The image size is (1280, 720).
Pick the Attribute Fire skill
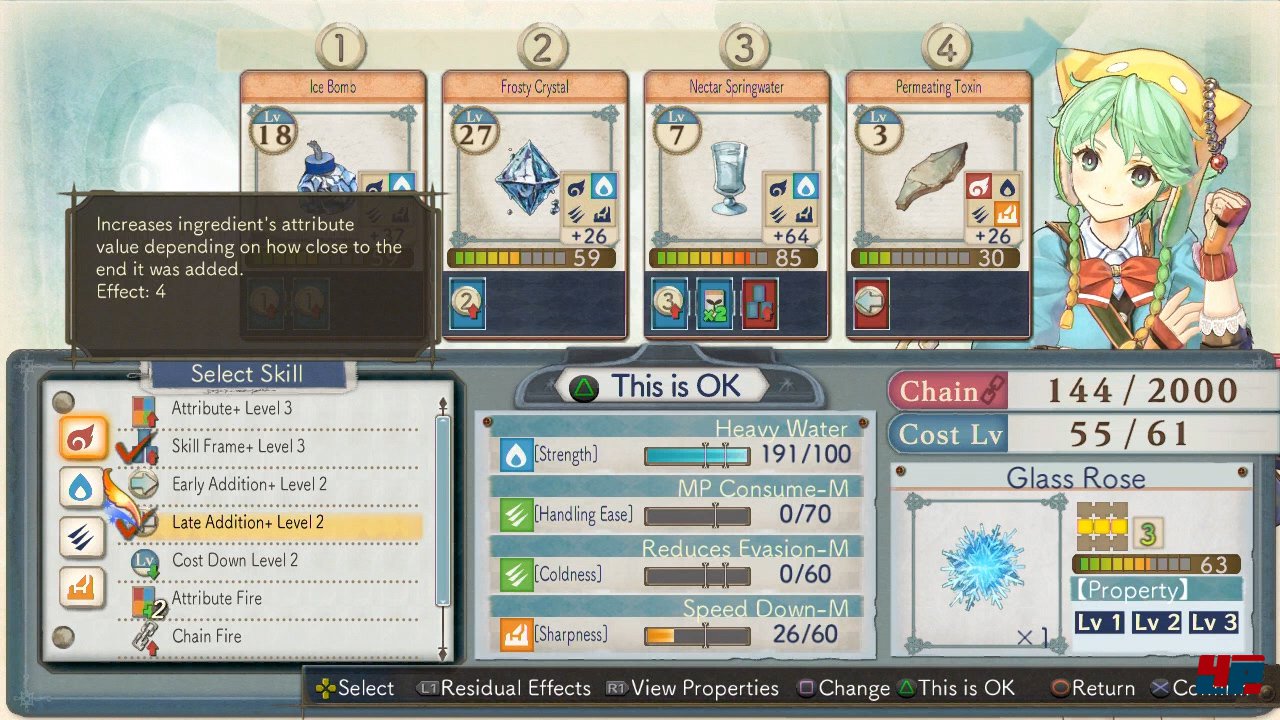click(x=216, y=598)
